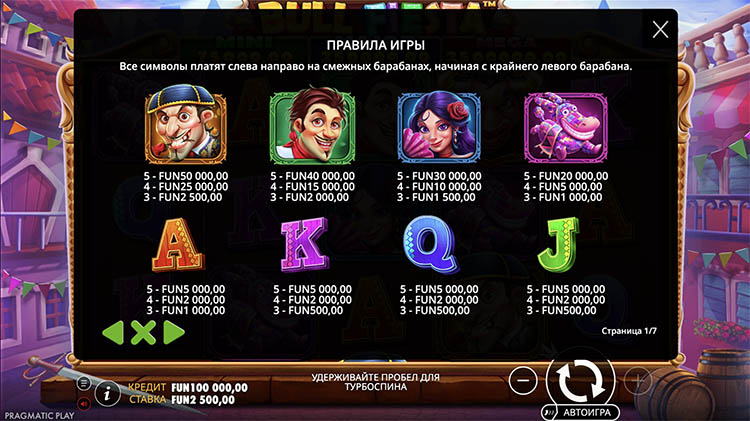Viewport: 750px width, 421px height.
Task: Spin the reels with the circular arrows button
Action: pos(580,379)
